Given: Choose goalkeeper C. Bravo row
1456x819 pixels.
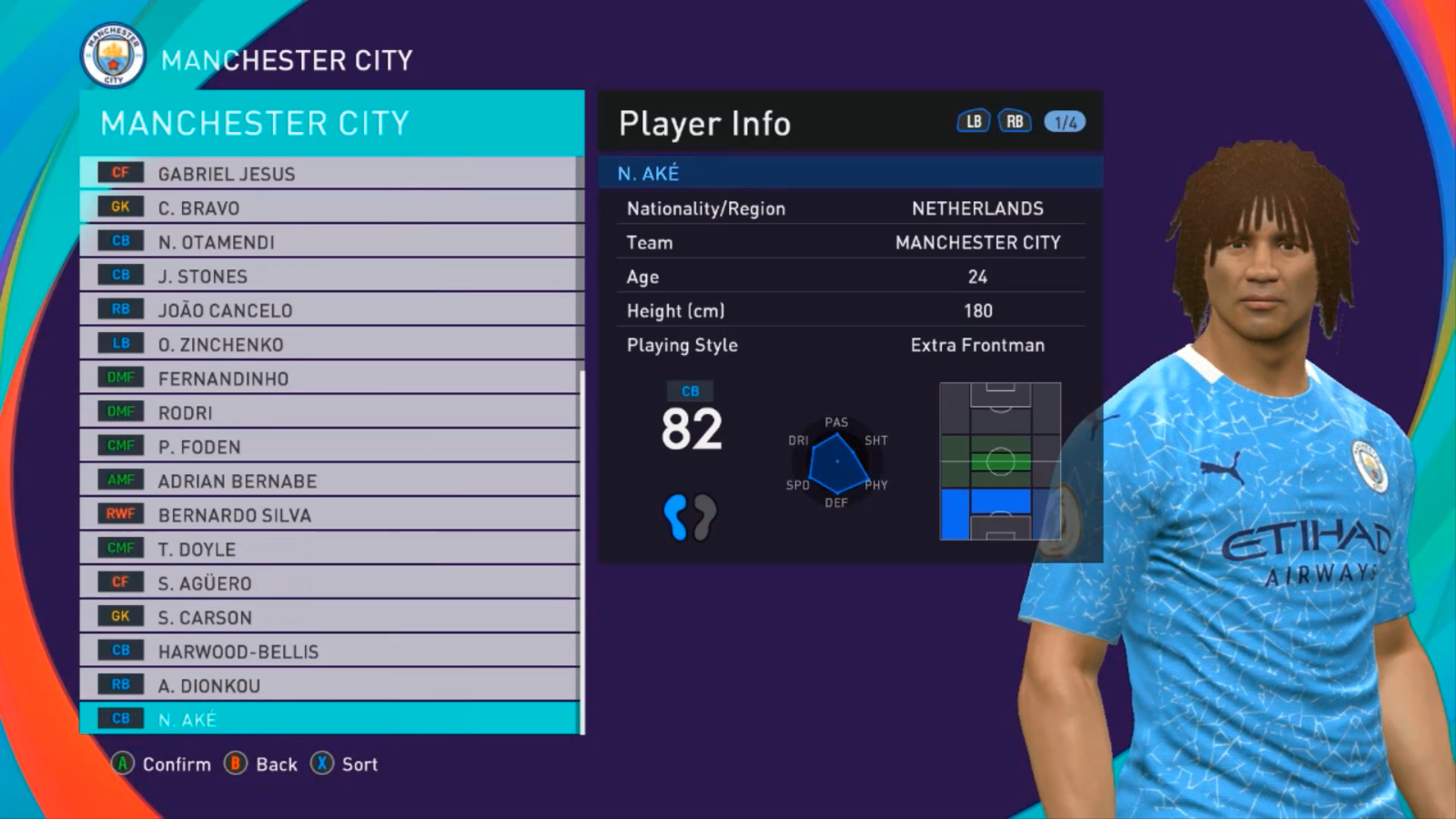Looking at the screenshot, I should click(328, 207).
